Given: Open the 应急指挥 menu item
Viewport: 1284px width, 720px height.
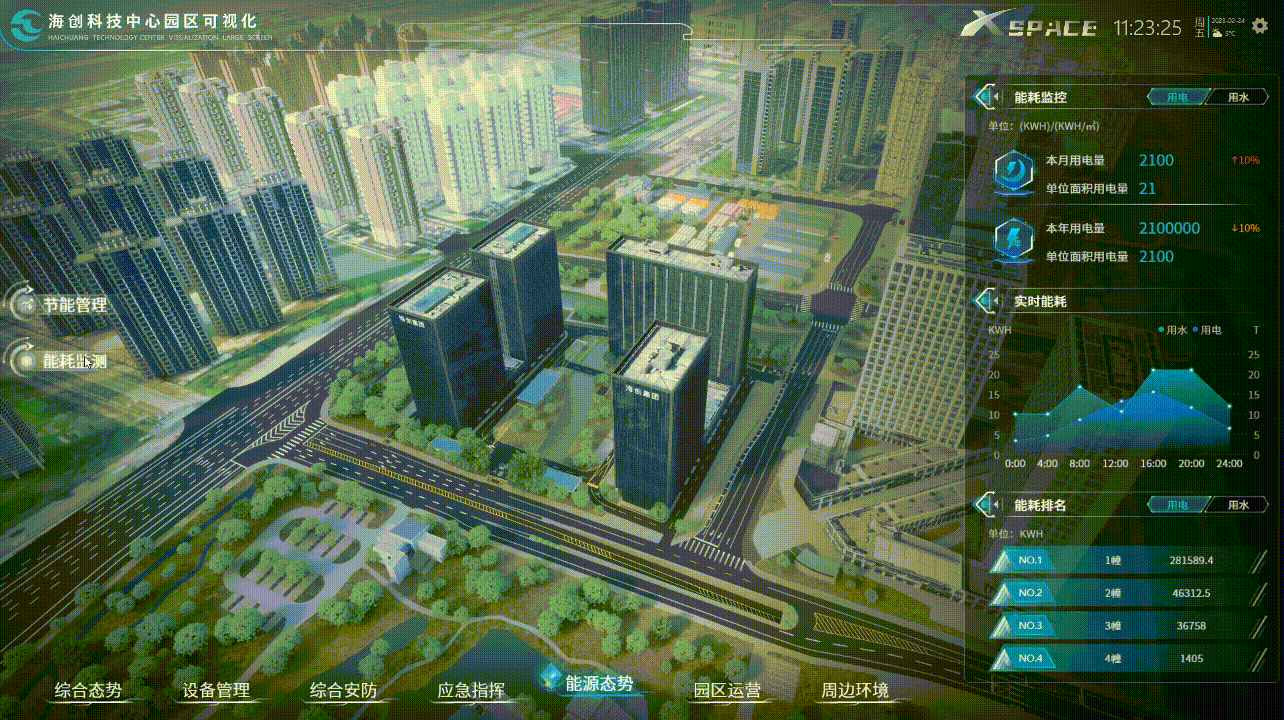Looking at the screenshot, I should pyautogui.click(x=470, y=689).
